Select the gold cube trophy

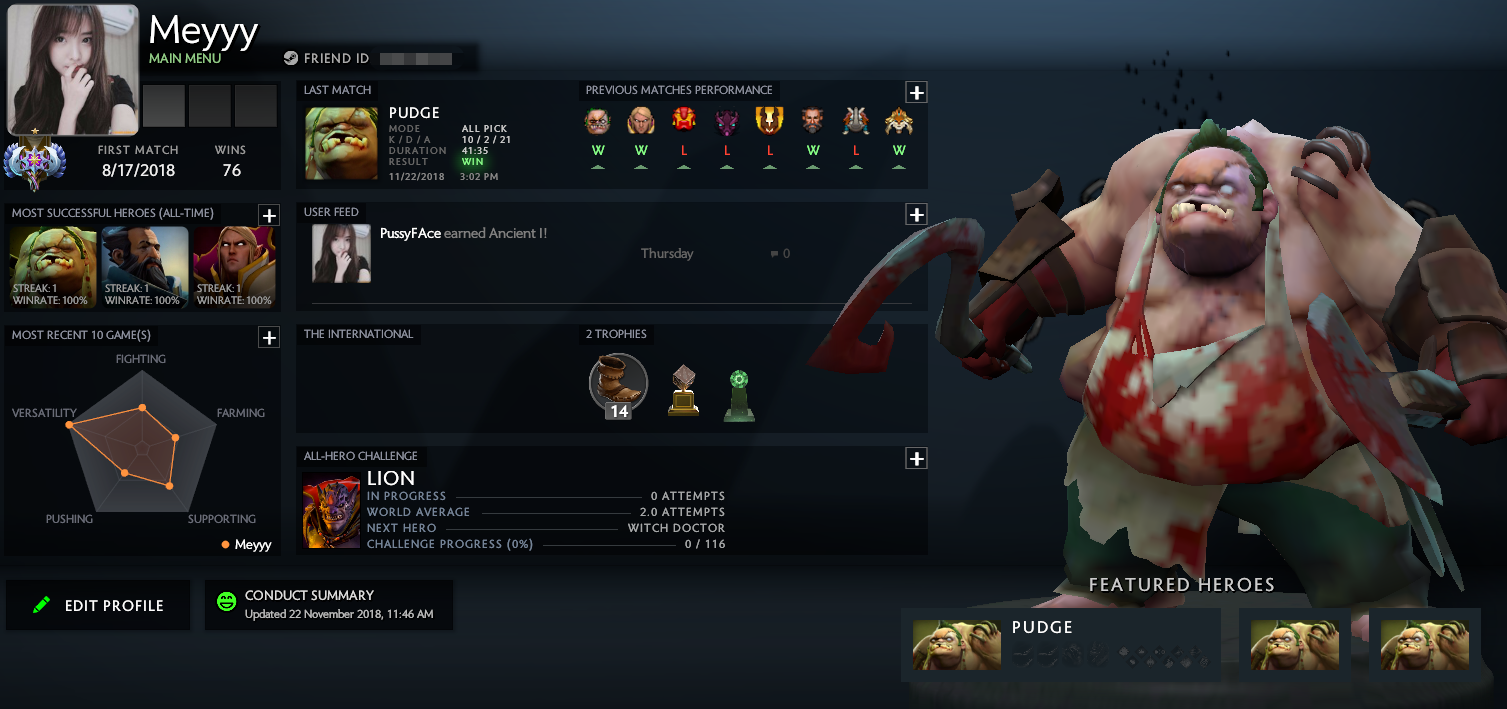[684, 391]
